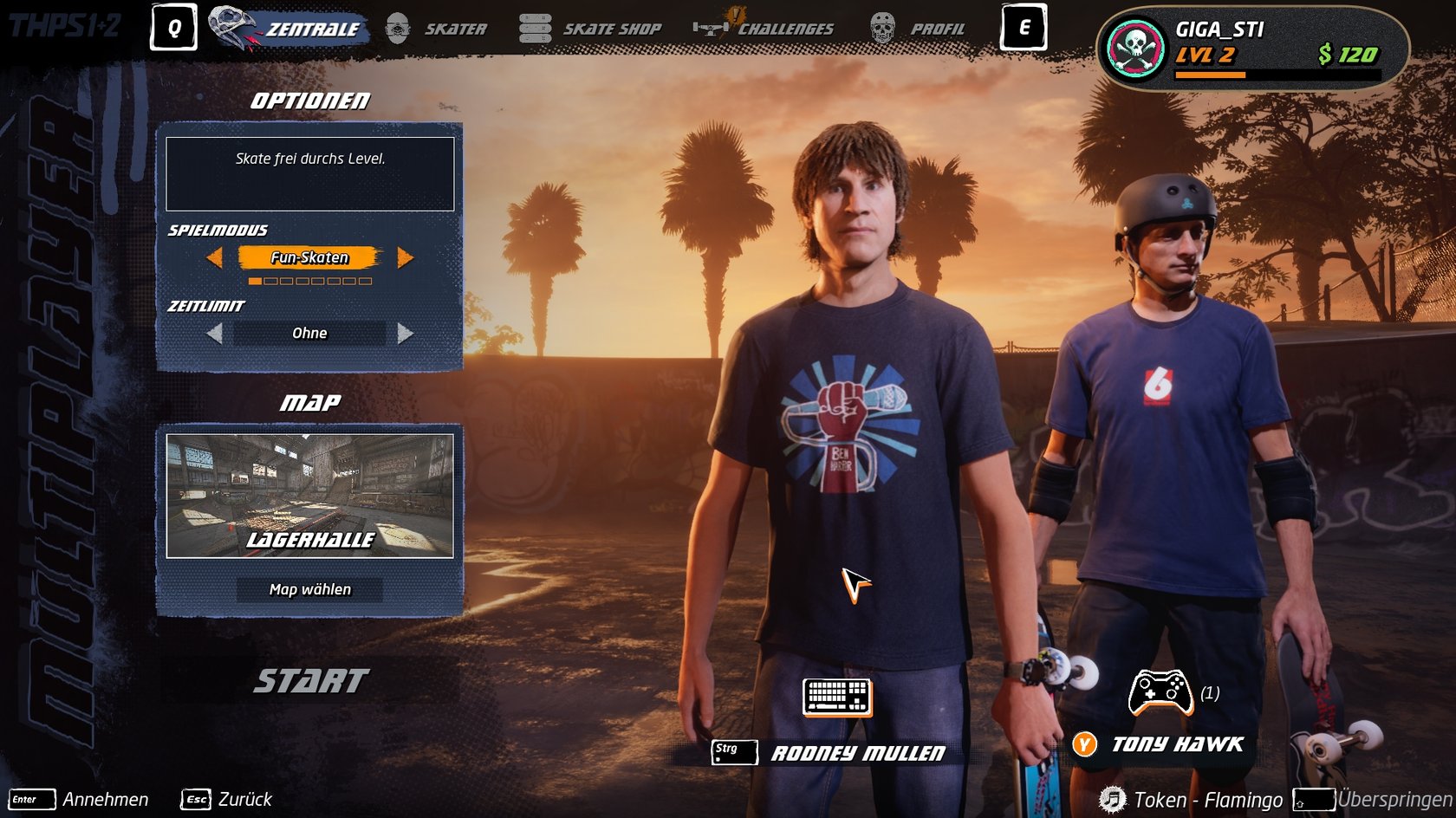Click the Lagerhalle map thumbnail
The width and height of the screenshot is (1456, 818).
309,496
